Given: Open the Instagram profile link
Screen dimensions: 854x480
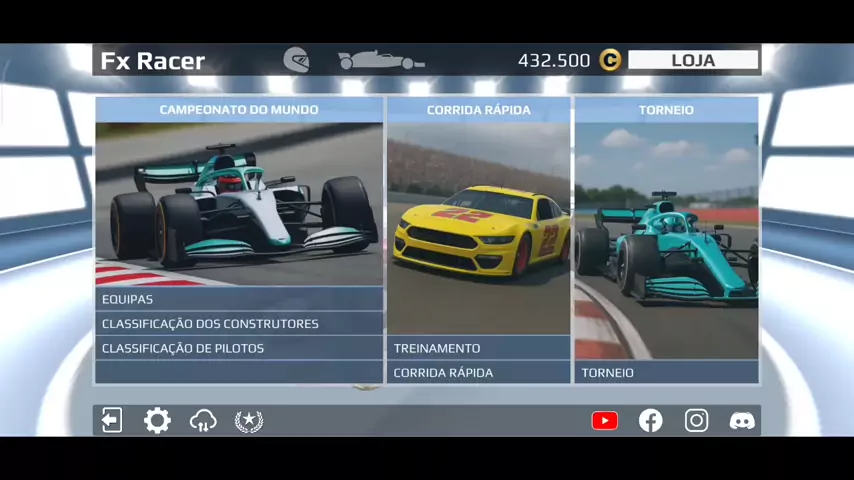Looking at the screenshot, I should tap(696, 420).
